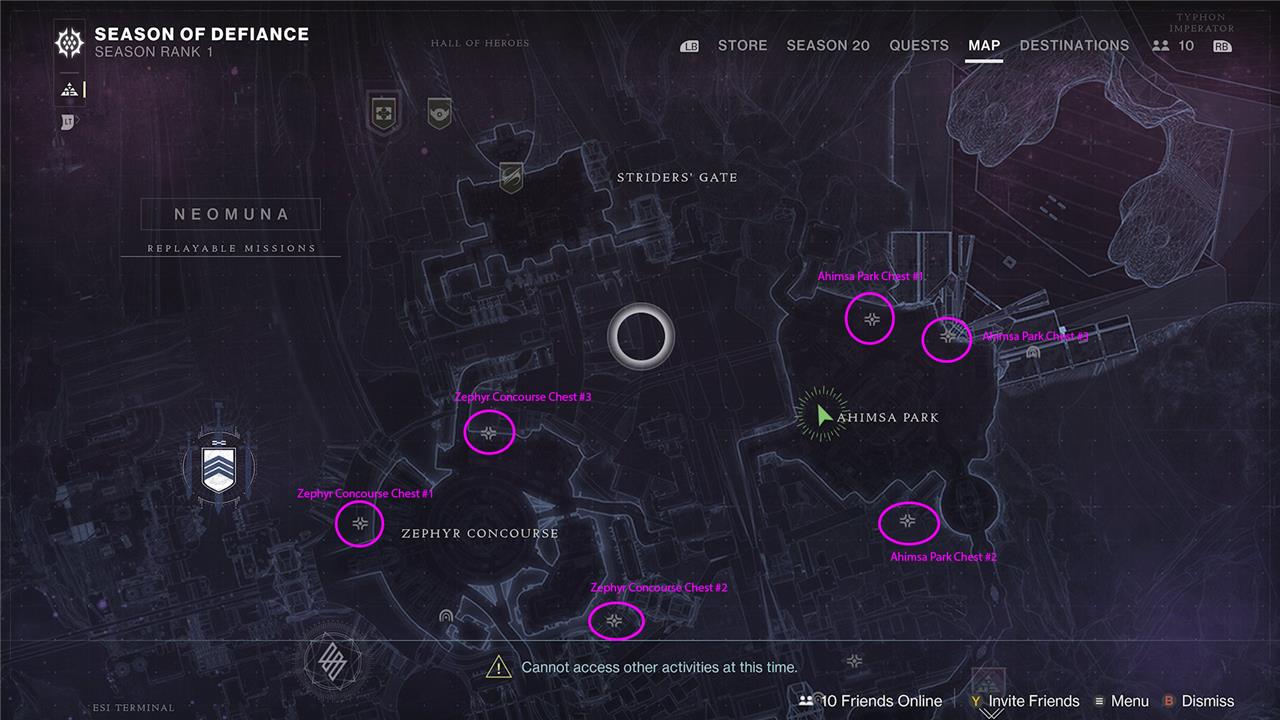
Task: Select the white ring activity marker
Action: click(641, 336)
